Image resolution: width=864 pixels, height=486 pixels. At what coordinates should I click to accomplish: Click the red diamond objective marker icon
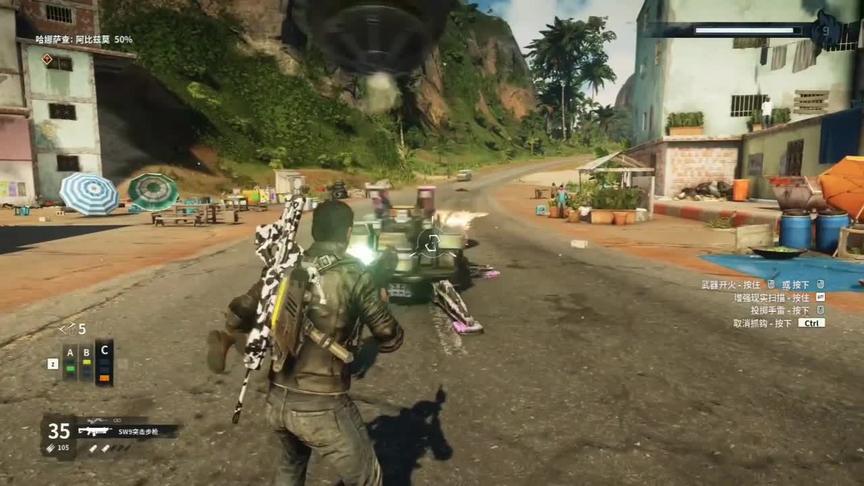[x=46, y=58]
